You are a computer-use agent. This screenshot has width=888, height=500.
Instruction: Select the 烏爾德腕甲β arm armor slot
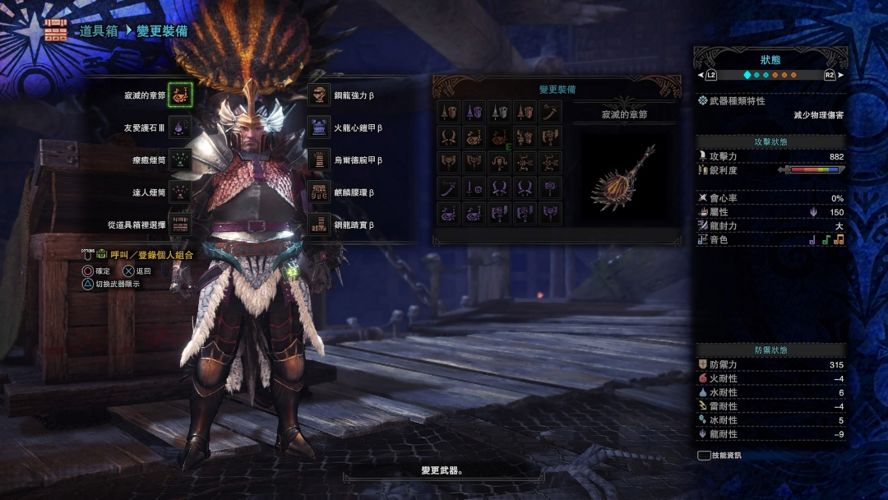point(319,160)
